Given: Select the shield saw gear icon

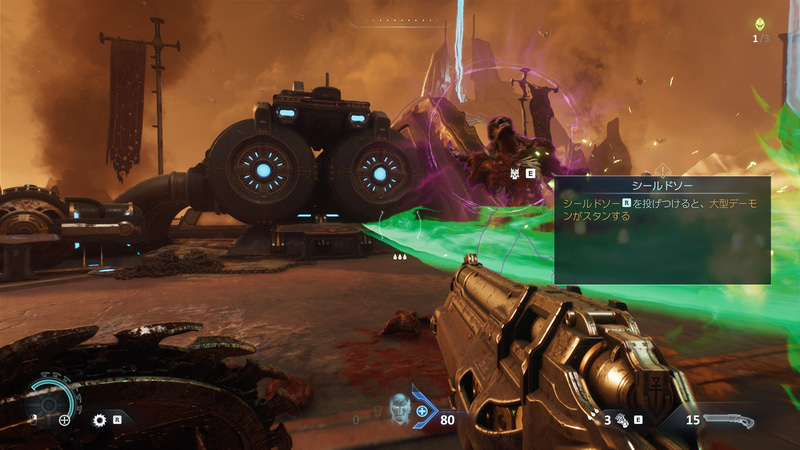Looking at the screenshot, I should point(99,420).
